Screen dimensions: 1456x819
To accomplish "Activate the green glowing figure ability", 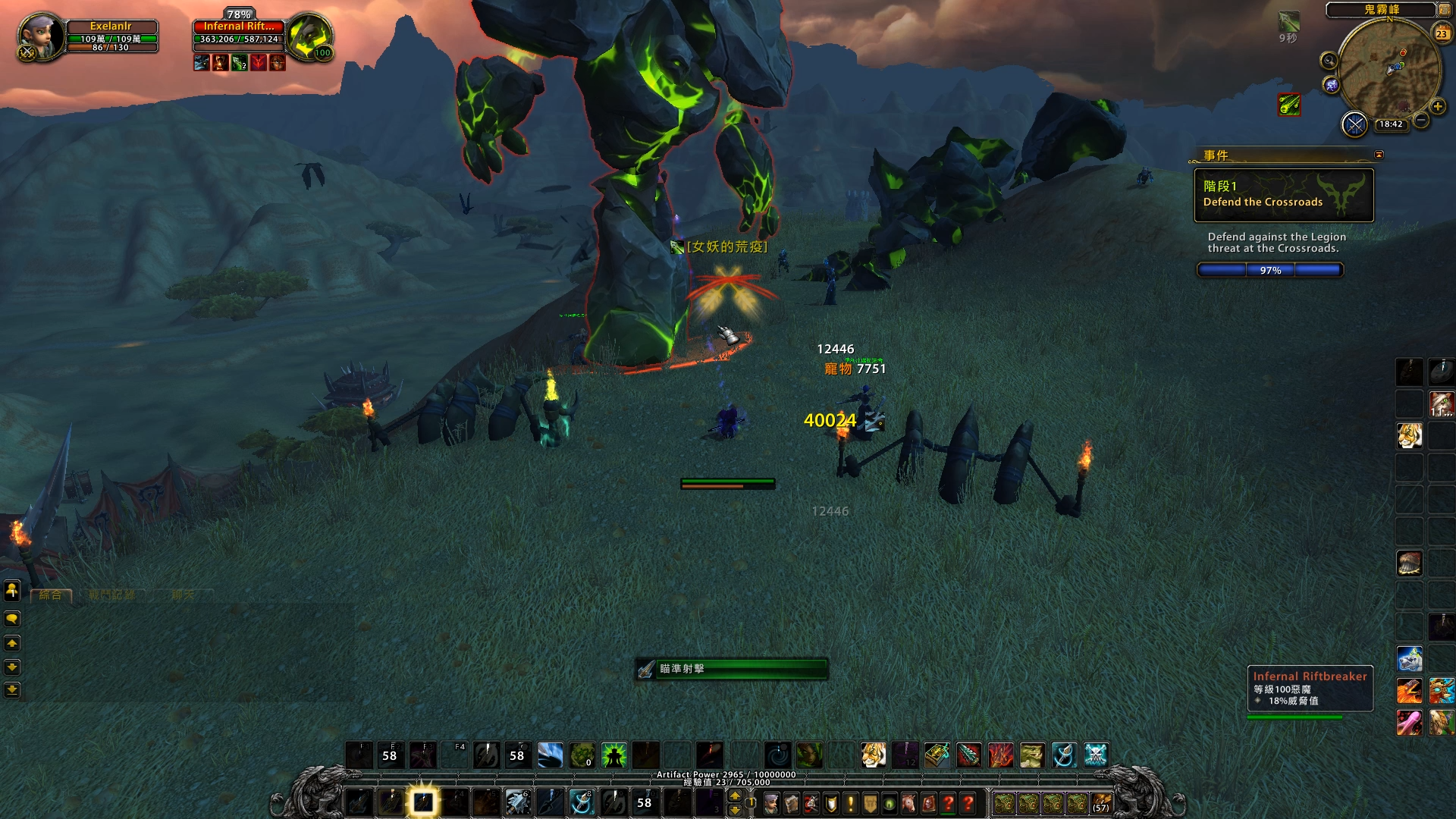I will 613,755.
